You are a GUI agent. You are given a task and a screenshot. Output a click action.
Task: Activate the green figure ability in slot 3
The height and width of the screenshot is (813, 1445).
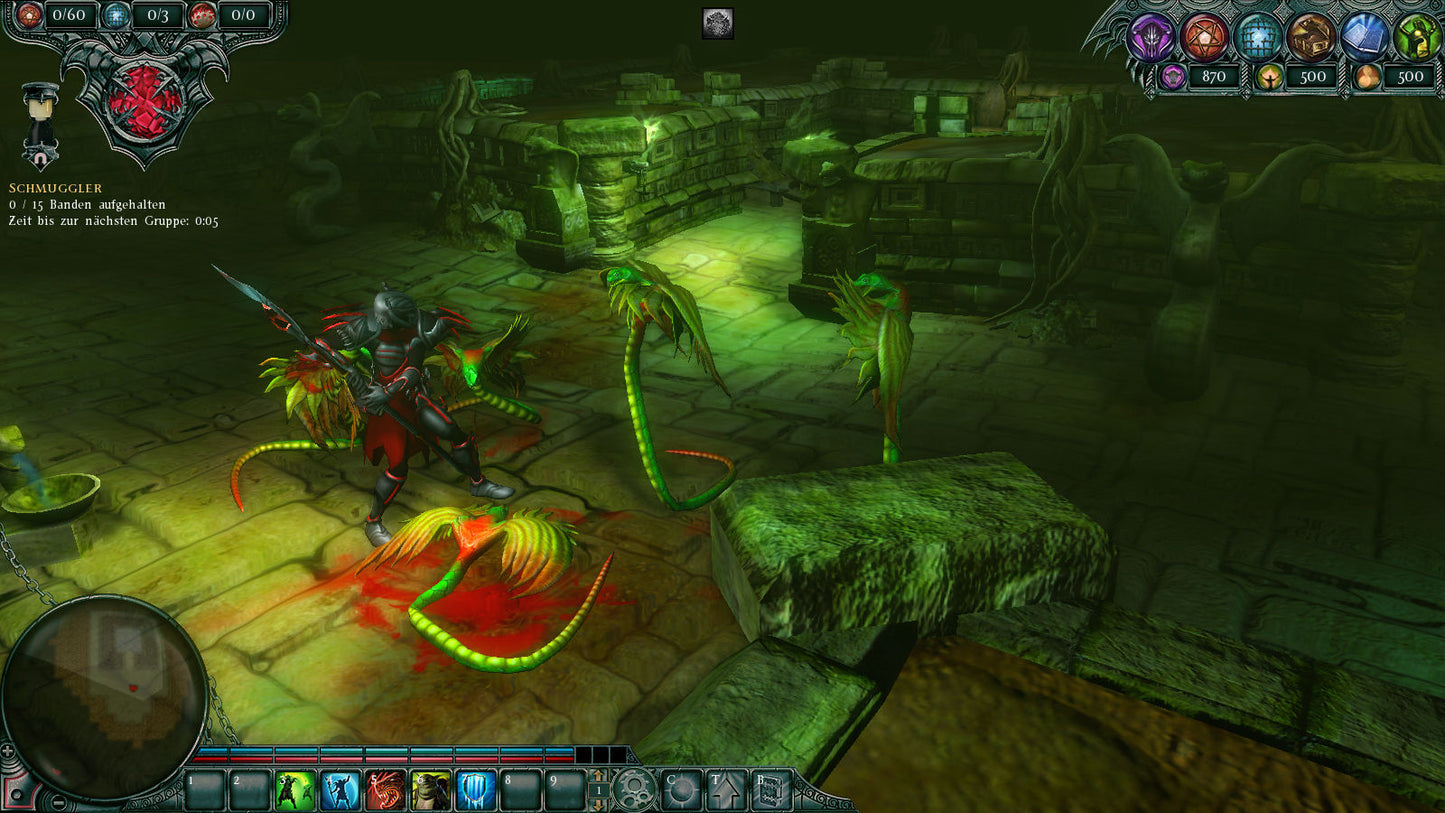click(296, 790)
